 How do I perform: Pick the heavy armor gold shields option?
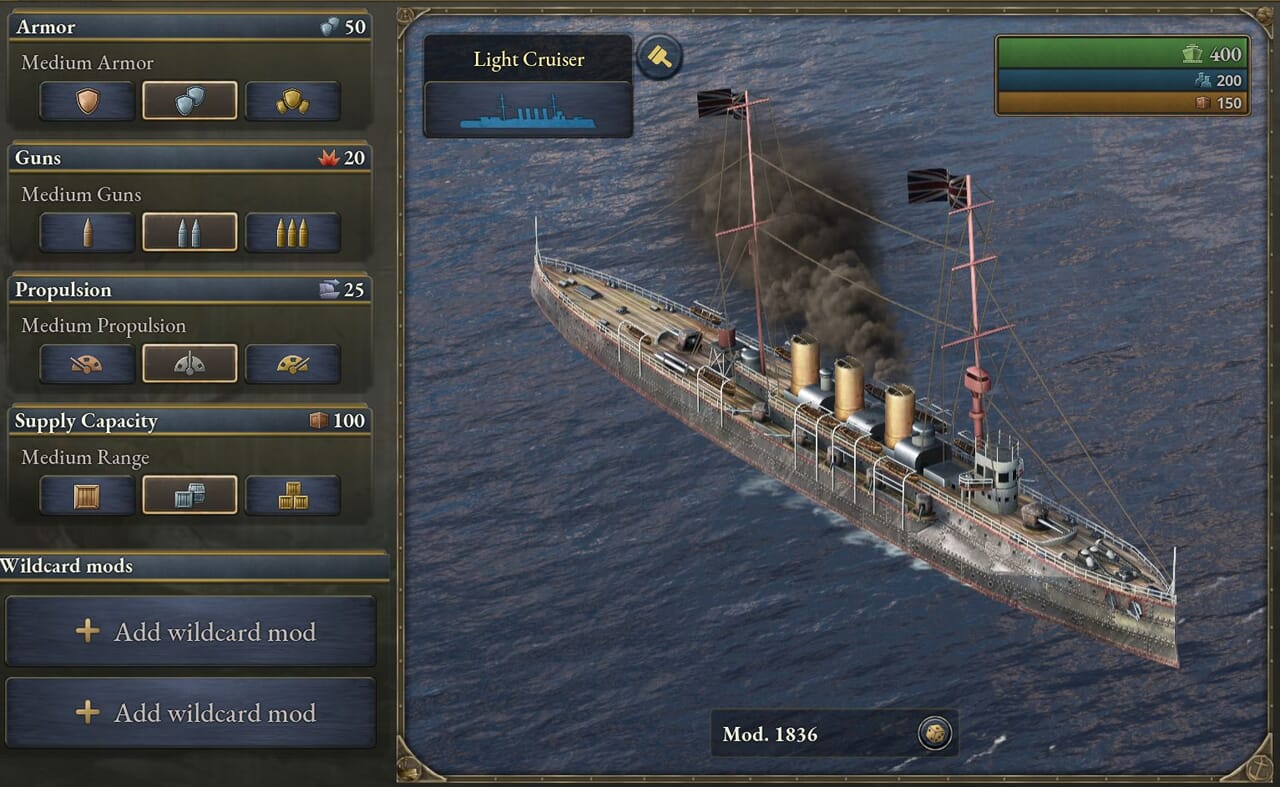293,101
